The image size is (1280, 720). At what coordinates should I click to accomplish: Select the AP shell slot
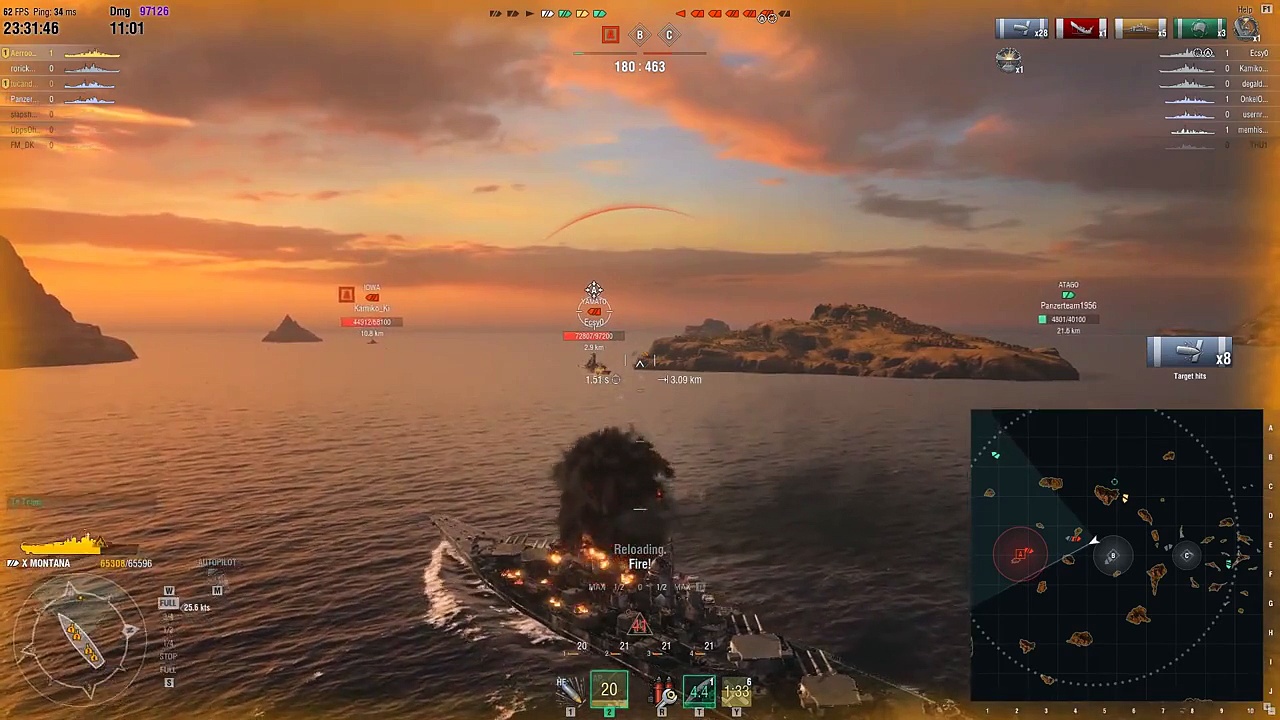point(609,690)
